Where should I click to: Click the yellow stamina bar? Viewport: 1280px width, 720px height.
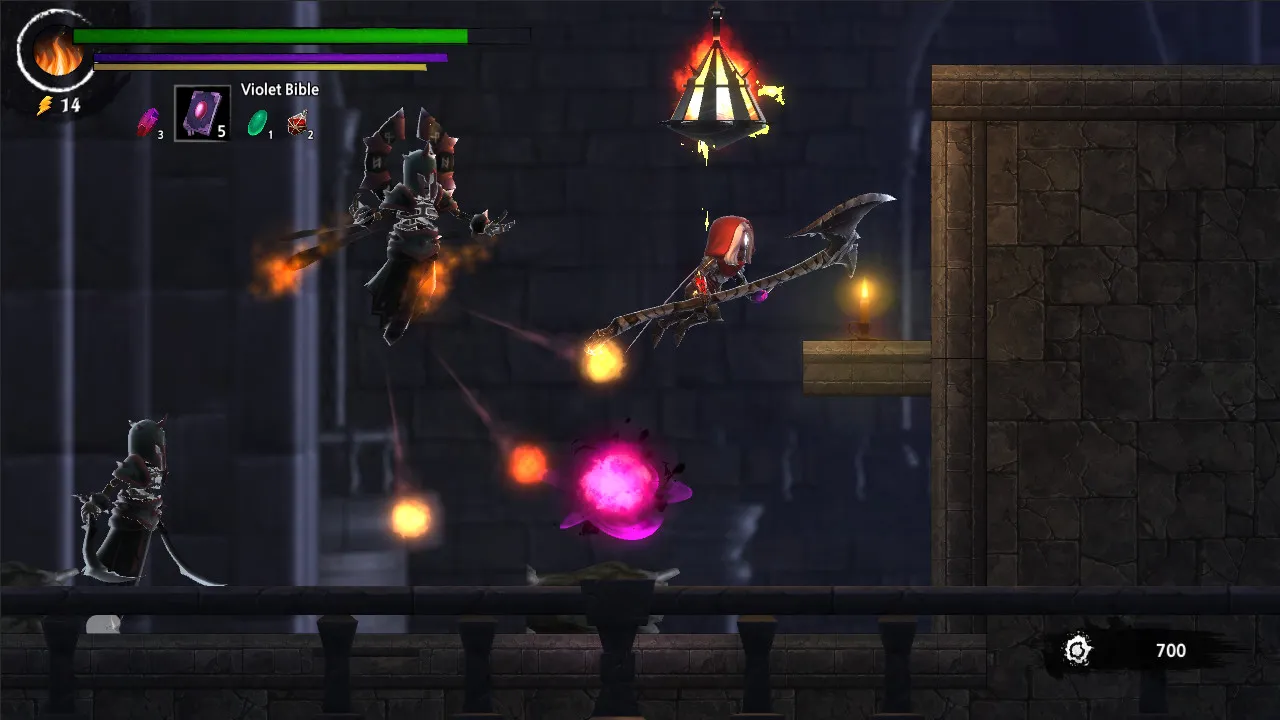[x=260, y=68]
